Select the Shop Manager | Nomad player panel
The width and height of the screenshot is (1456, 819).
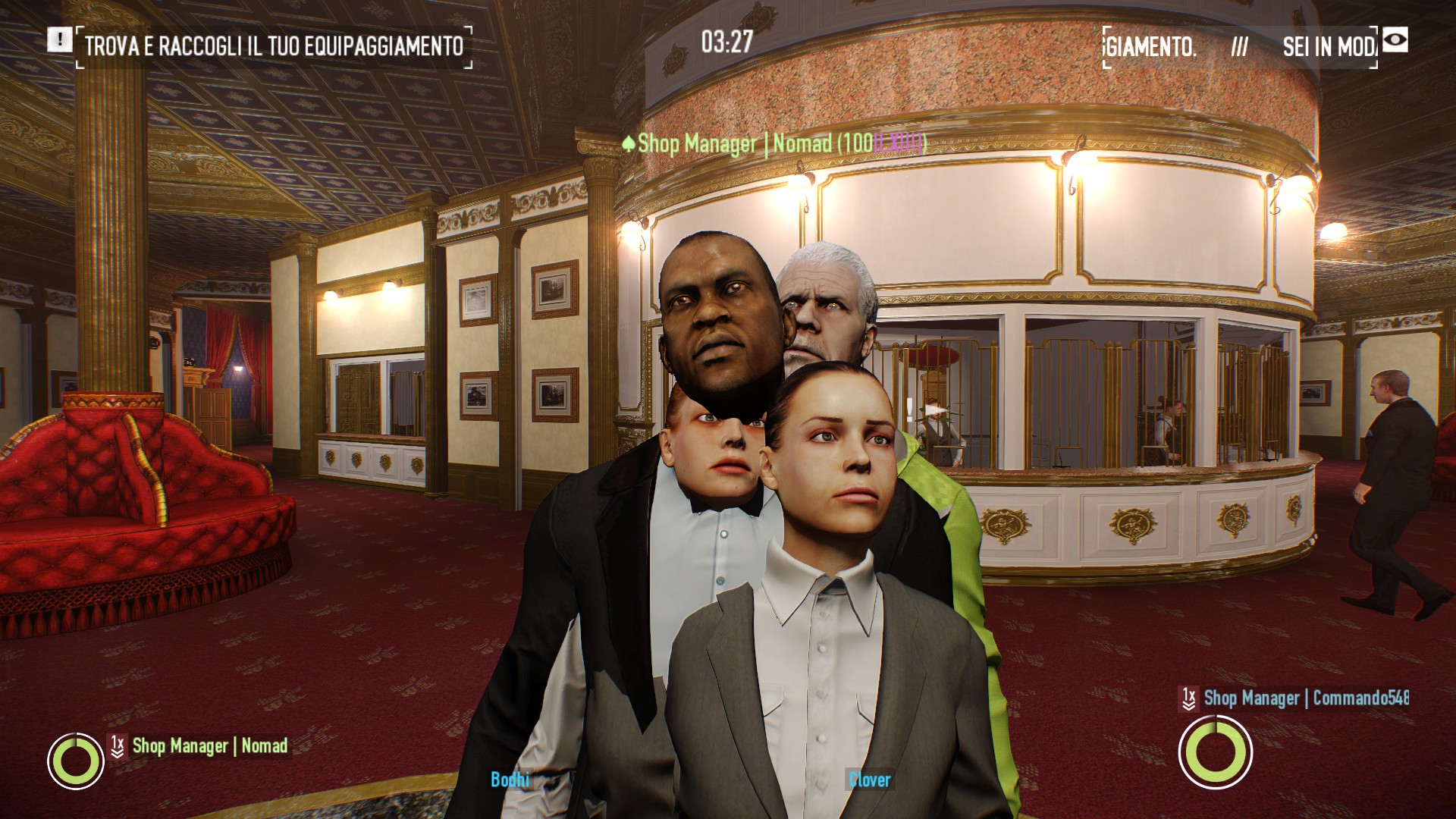click(x=209, y=746)
